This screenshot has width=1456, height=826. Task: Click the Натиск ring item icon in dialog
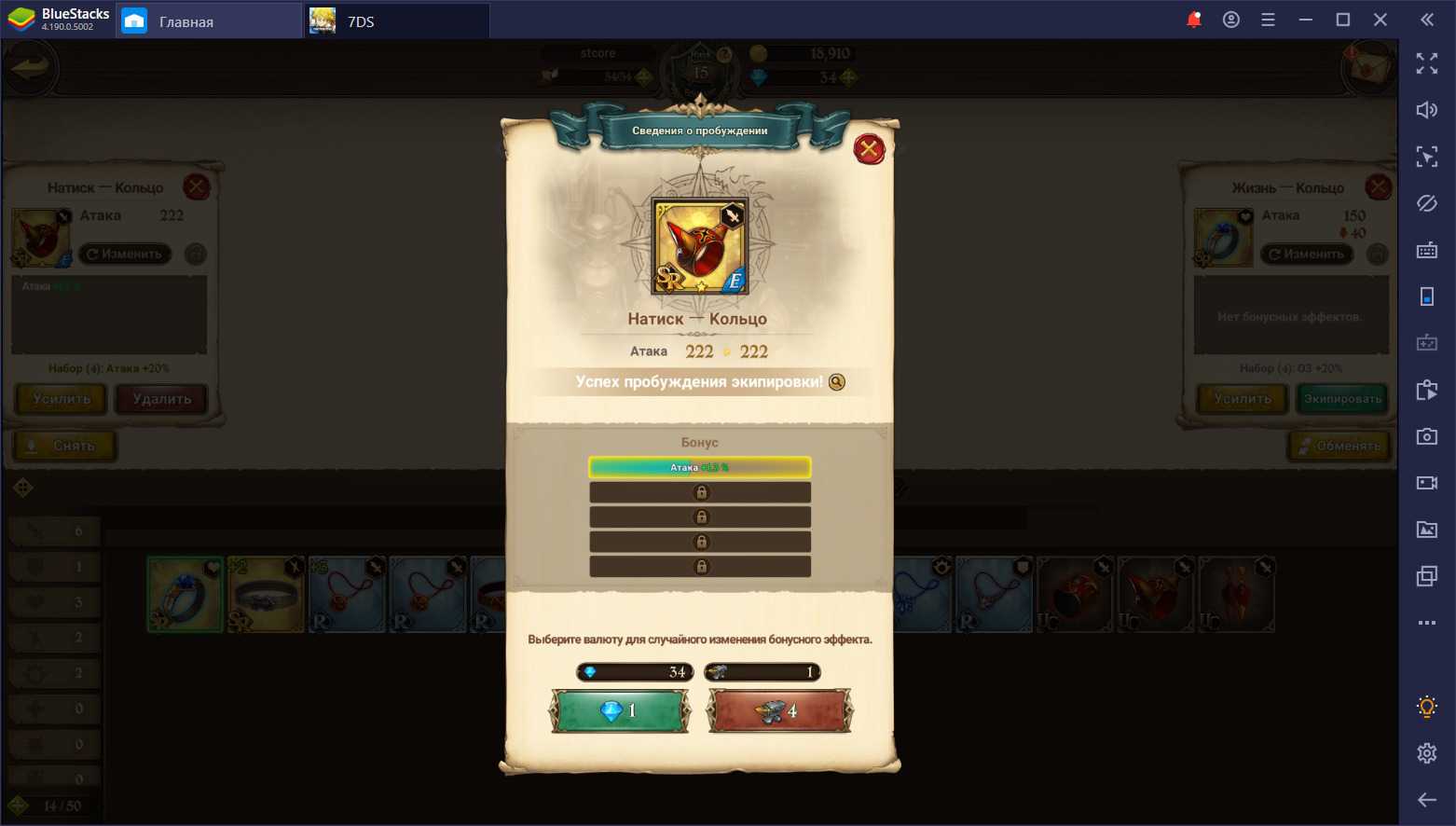[x=699, y=247]
